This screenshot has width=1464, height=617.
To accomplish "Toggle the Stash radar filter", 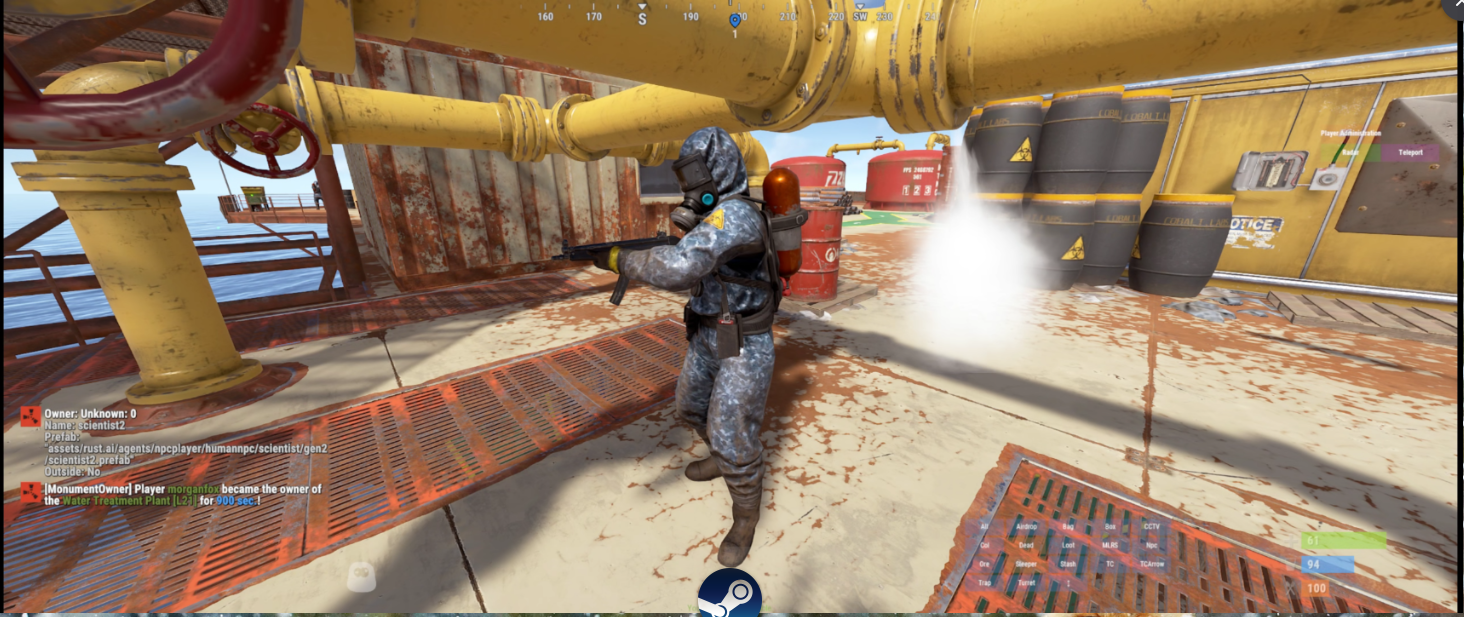I will tap(1068, 564).
